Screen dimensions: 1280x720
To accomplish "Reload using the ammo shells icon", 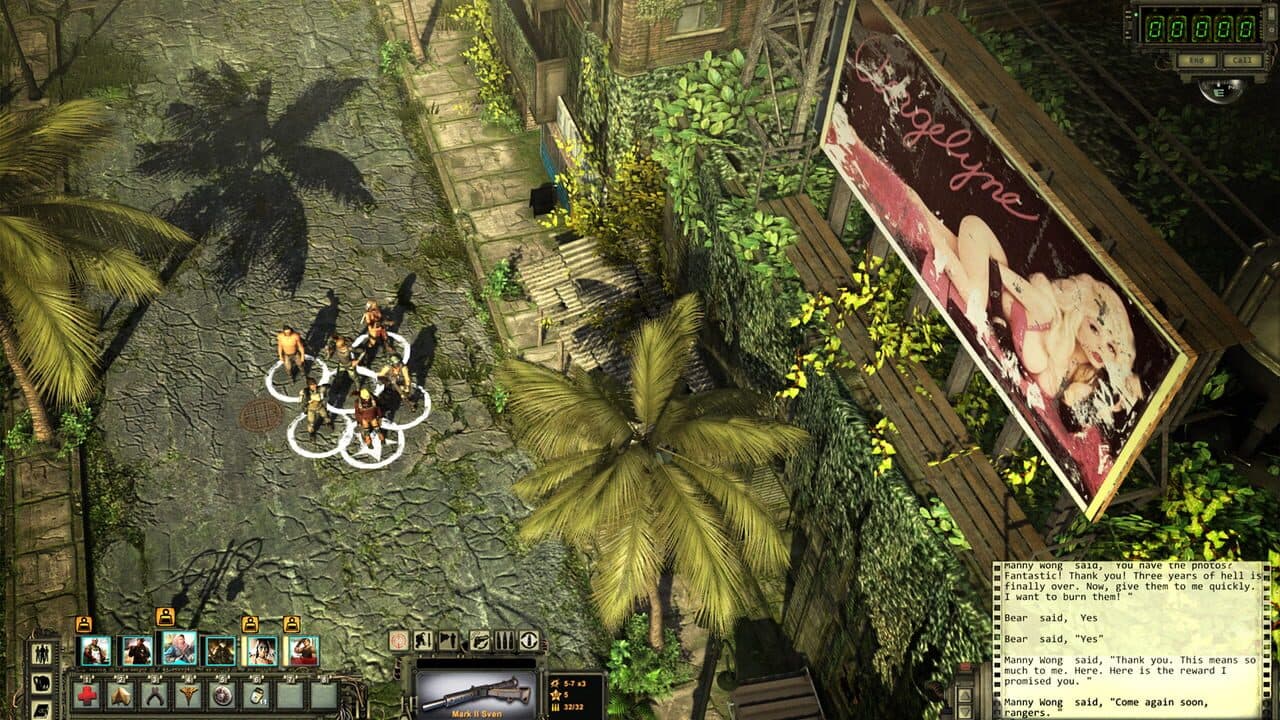I will pyautogui.click(x=505, y=640).
